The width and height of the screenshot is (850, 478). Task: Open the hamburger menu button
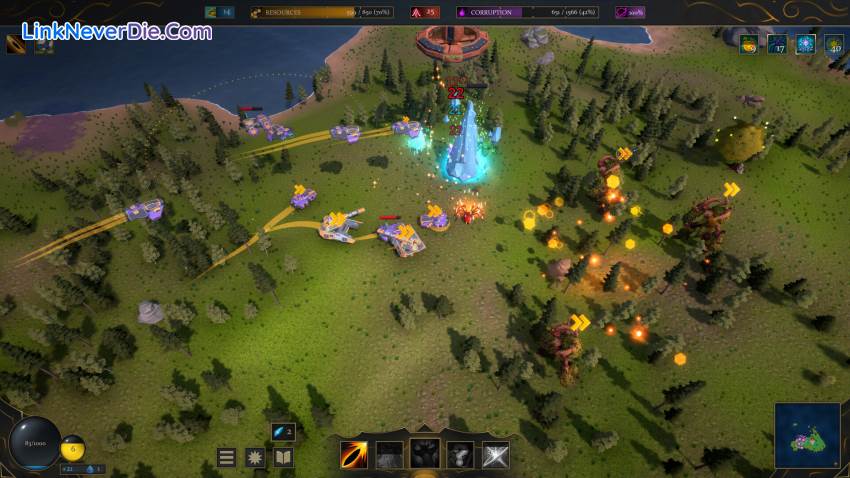227,457
